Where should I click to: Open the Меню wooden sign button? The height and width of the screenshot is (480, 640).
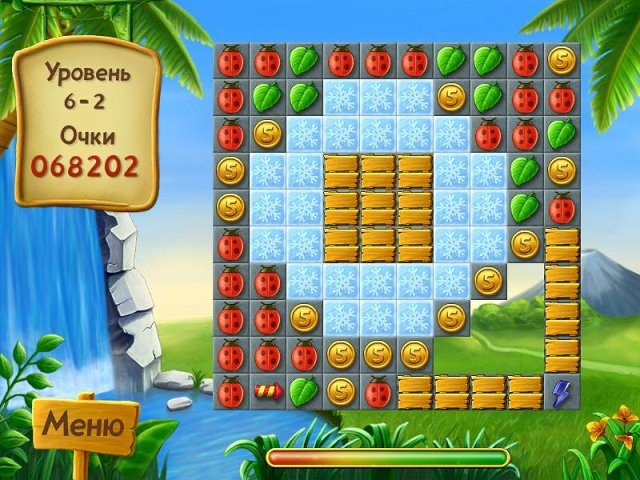pyautogui.click(x=84, y=428)
